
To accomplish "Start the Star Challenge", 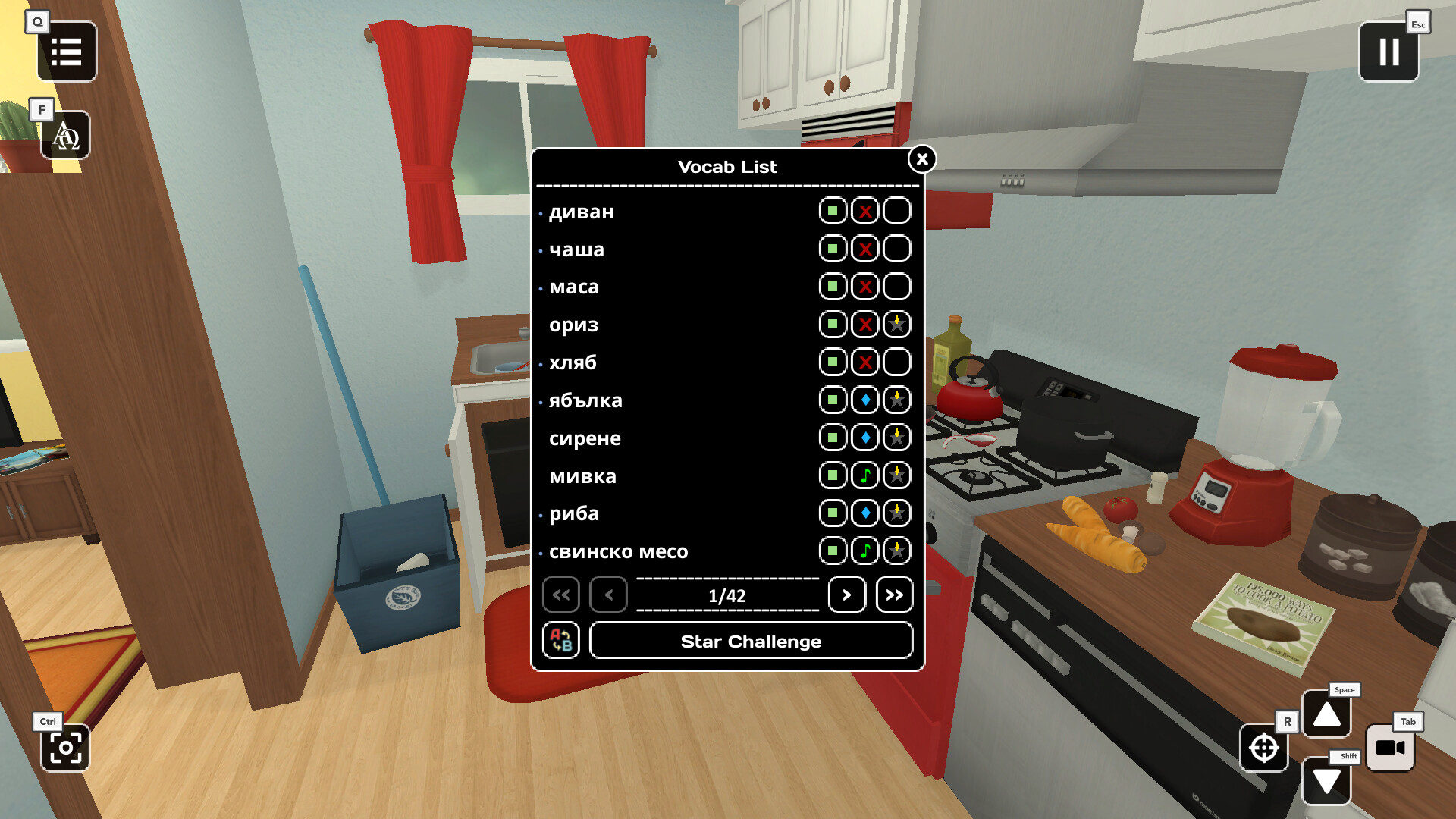I will (751, 641).
